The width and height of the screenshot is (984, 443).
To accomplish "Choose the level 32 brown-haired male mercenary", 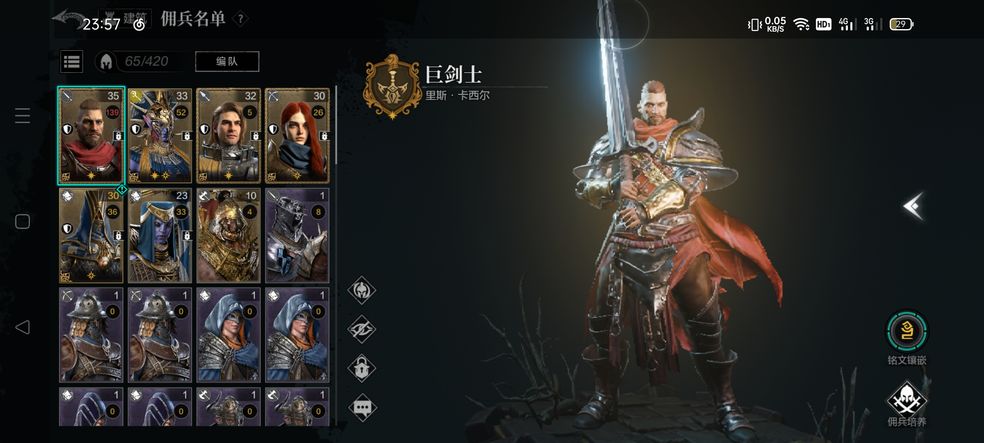I will (229, 135).
